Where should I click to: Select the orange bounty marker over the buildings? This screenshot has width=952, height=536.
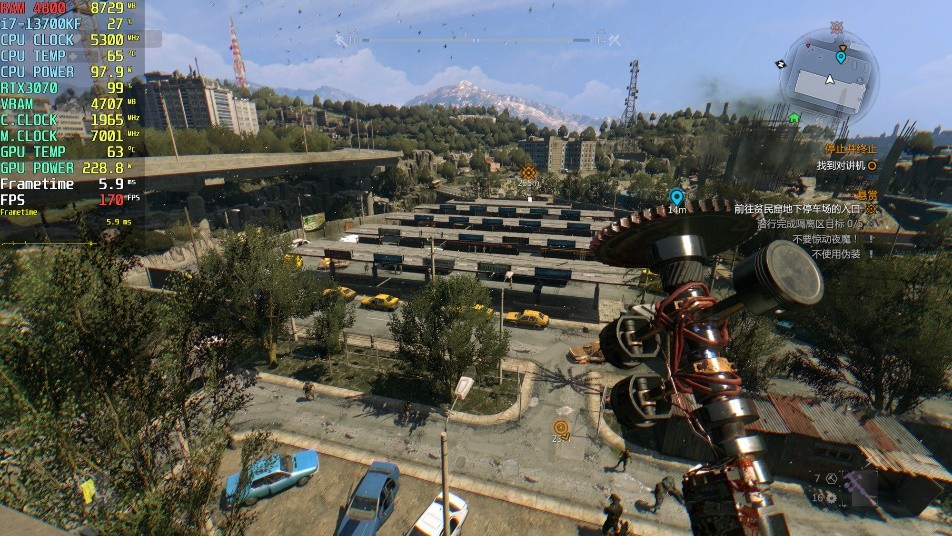[x=528, y=172]
